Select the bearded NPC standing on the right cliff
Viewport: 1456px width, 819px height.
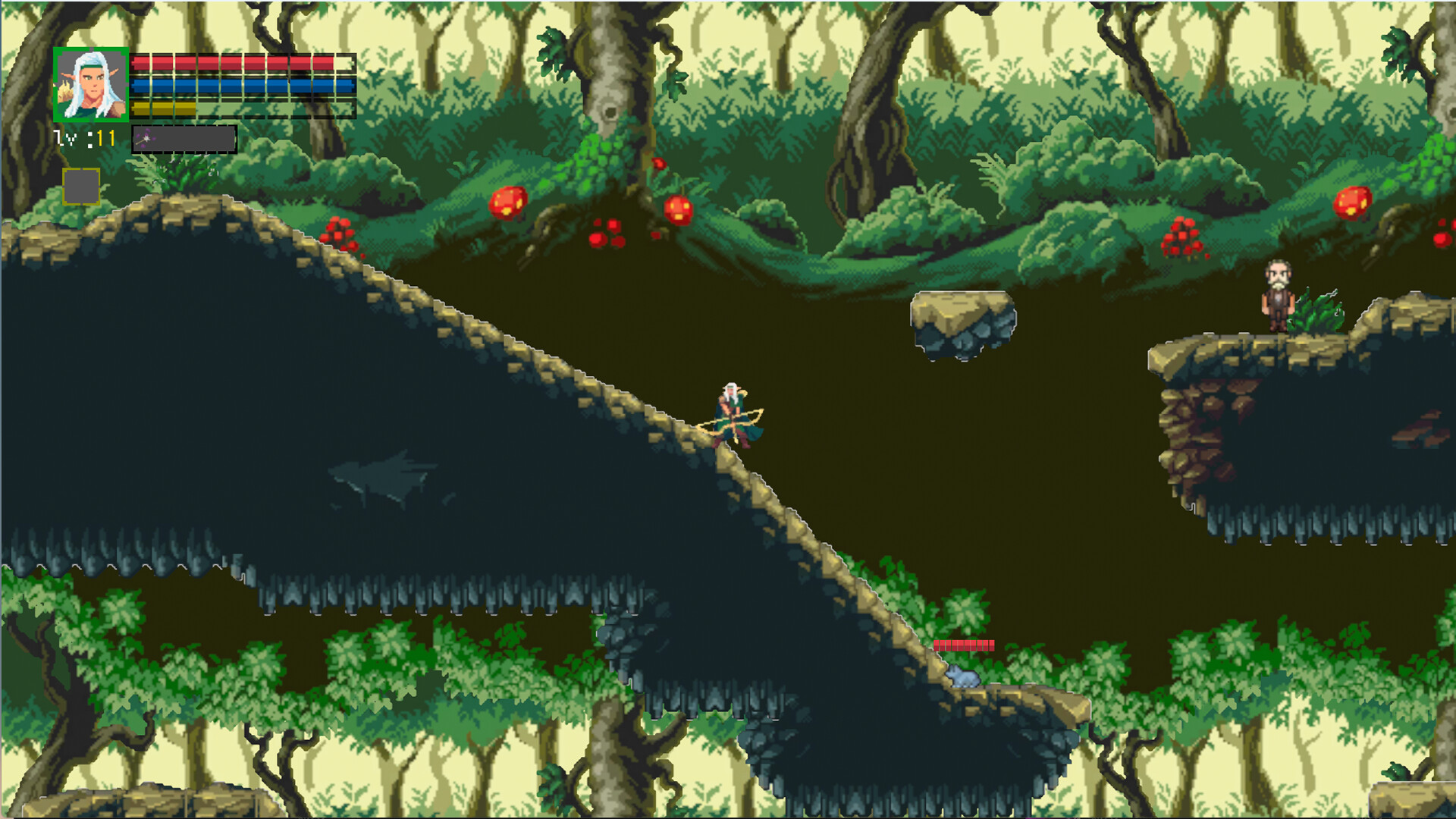[1276, 296]
